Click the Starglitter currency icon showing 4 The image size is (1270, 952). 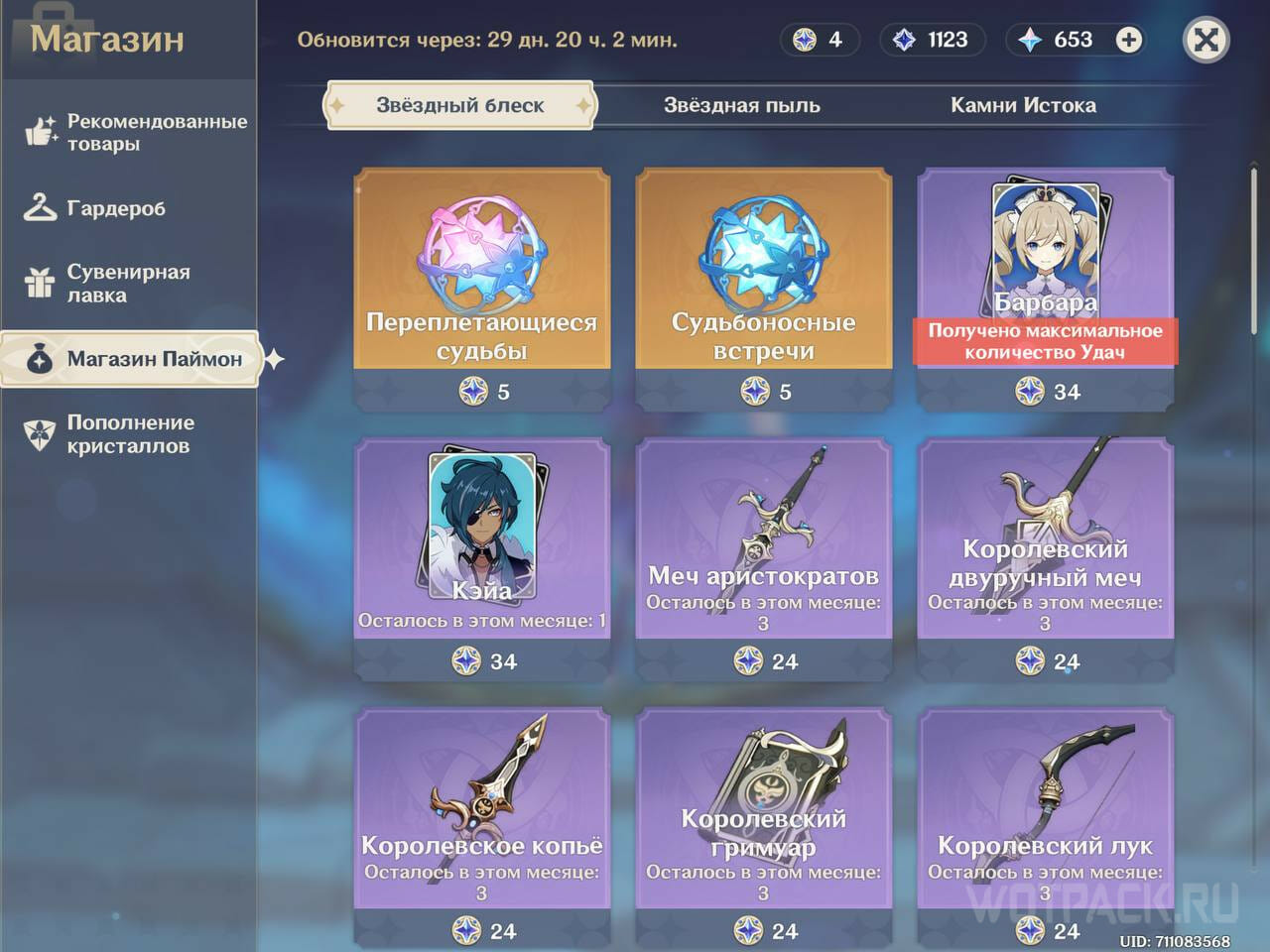click(x=804, y=40)
